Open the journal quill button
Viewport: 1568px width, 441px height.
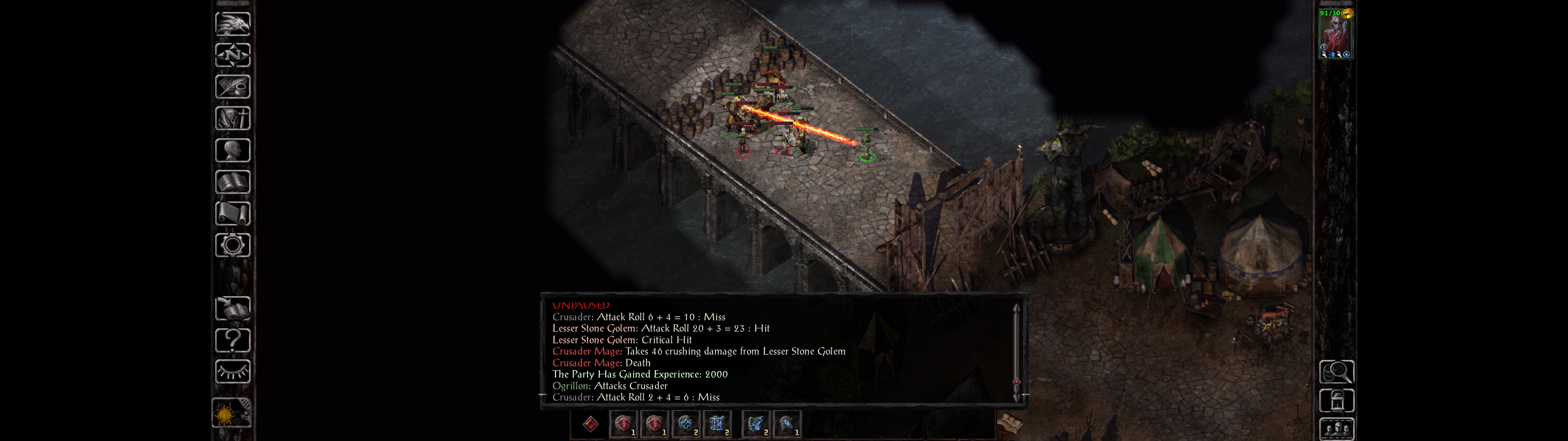(x=232, y=87)
